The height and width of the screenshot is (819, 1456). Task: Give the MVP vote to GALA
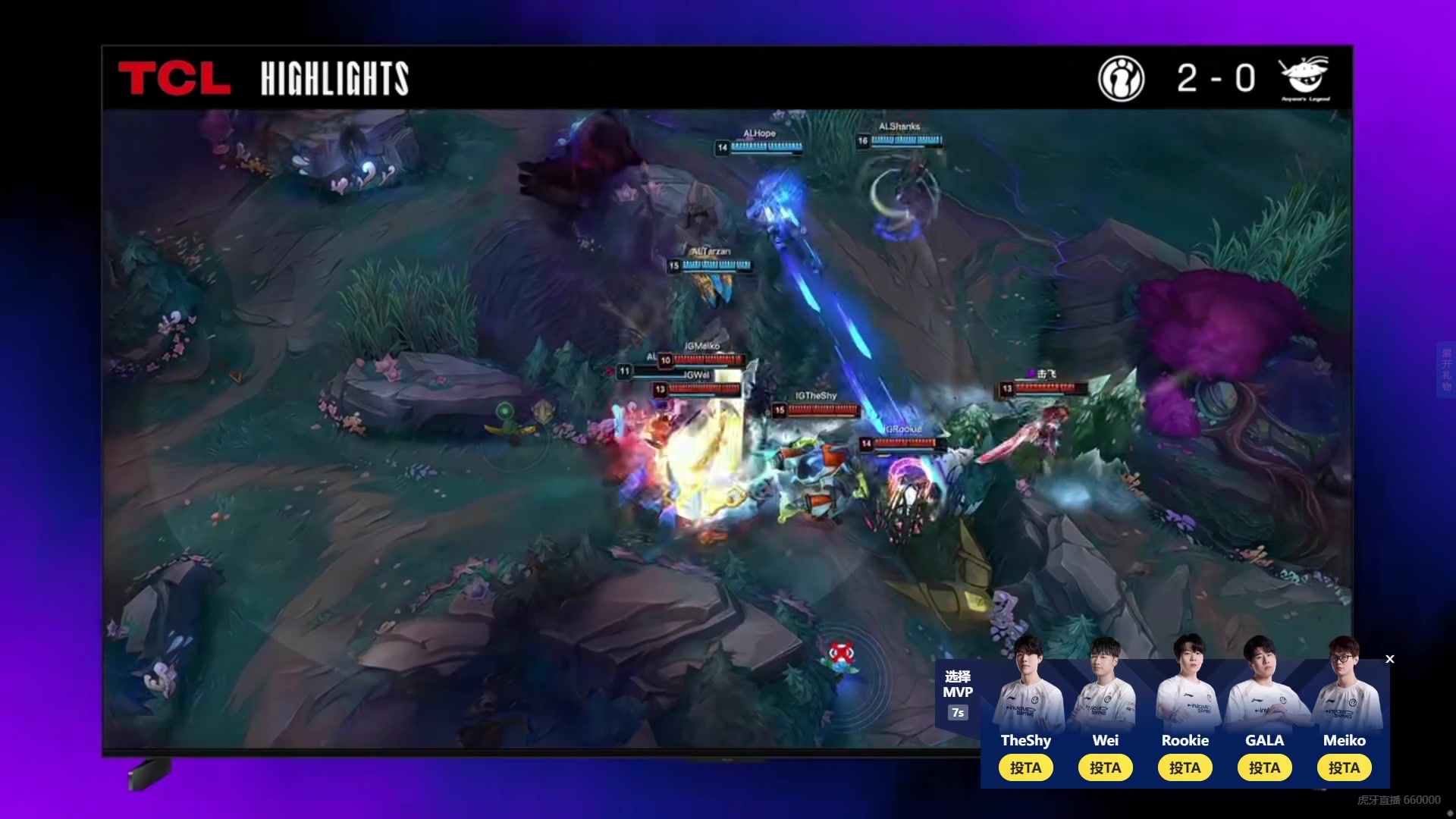coord(1264,767)
